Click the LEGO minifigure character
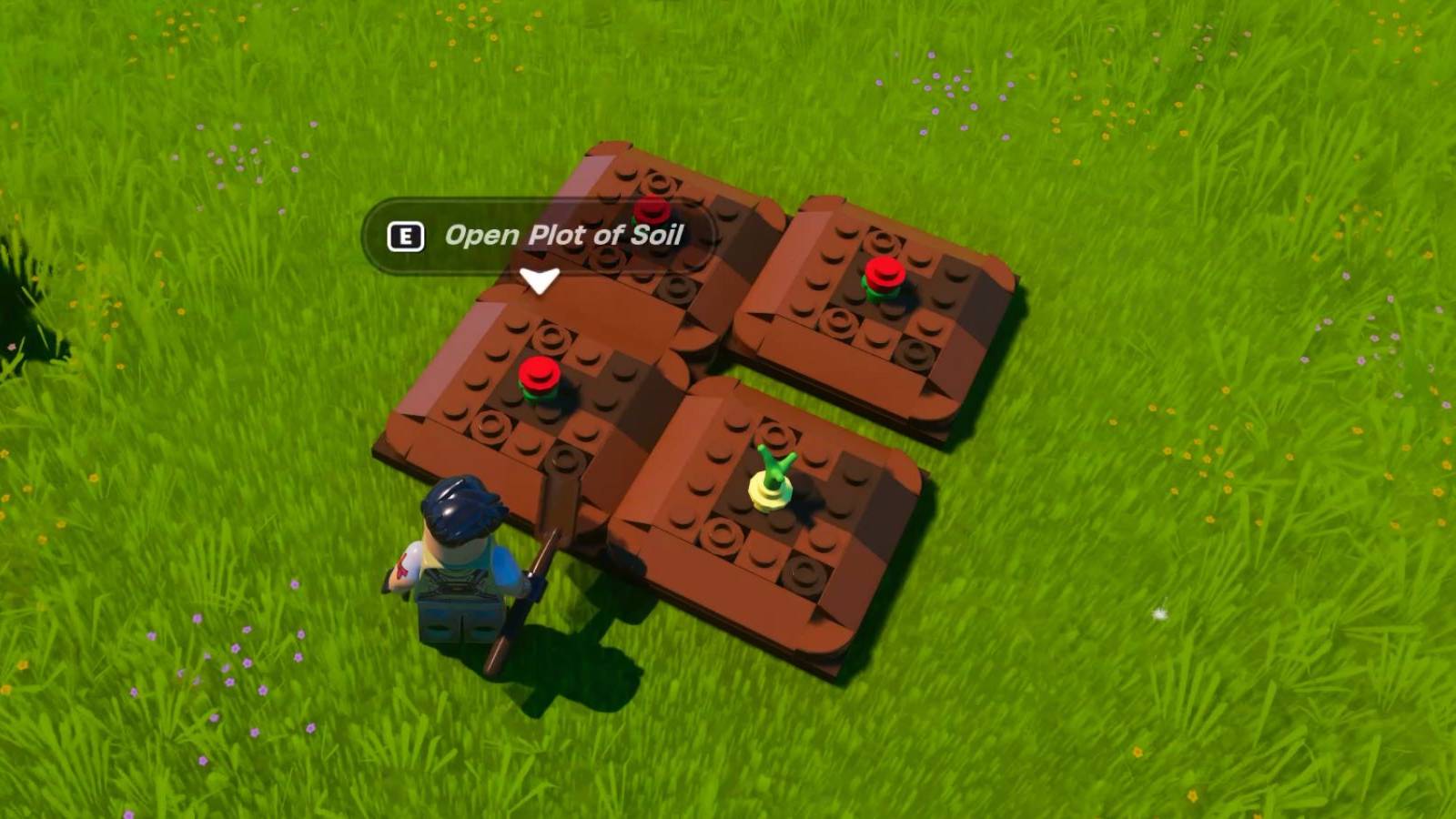Screen dimensions: 1456x819 click(460, 573)
